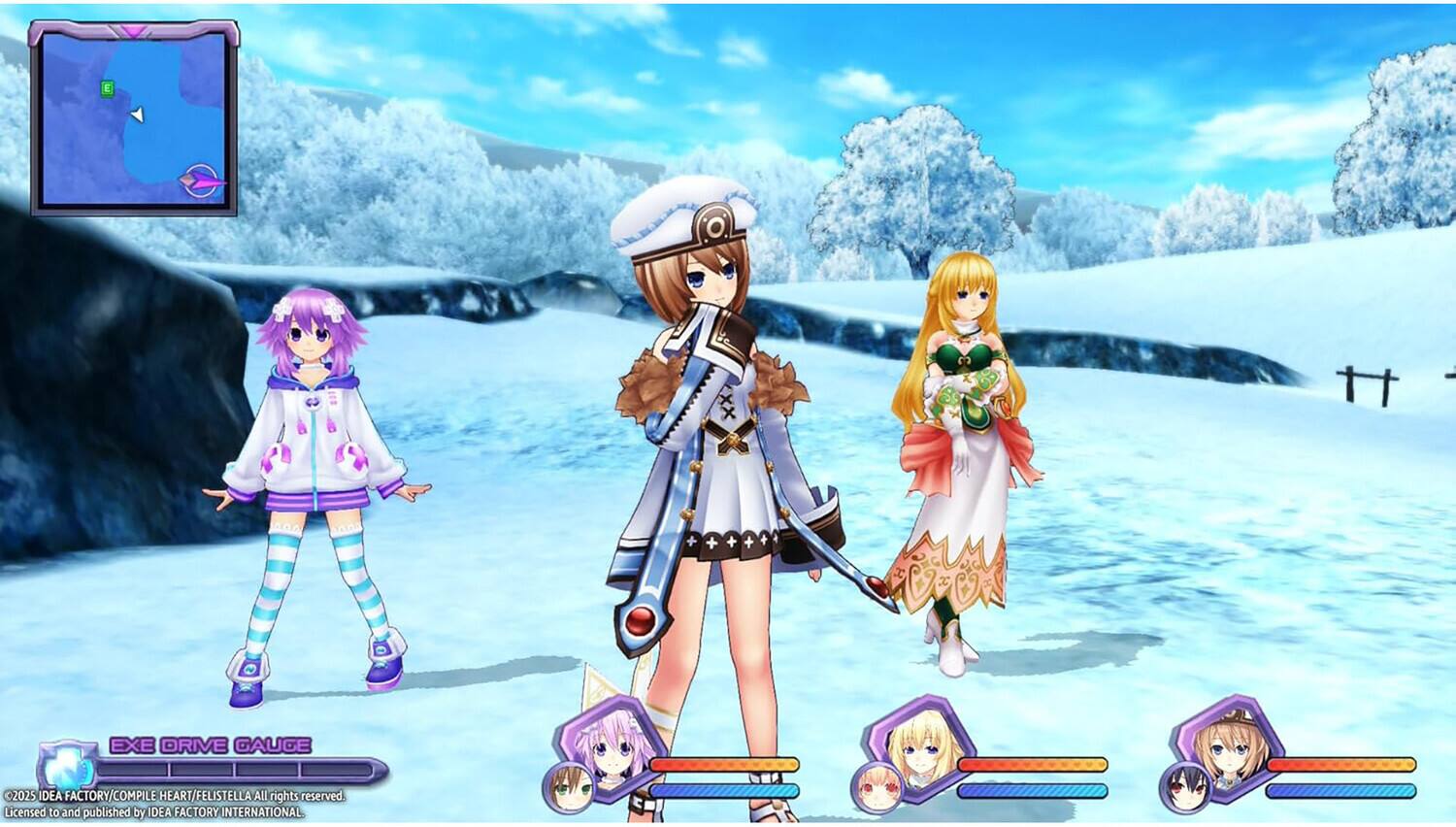Choose the small pink-haired partner portrait
This screenshot has width=1456, height=827.
click(877, 787)
